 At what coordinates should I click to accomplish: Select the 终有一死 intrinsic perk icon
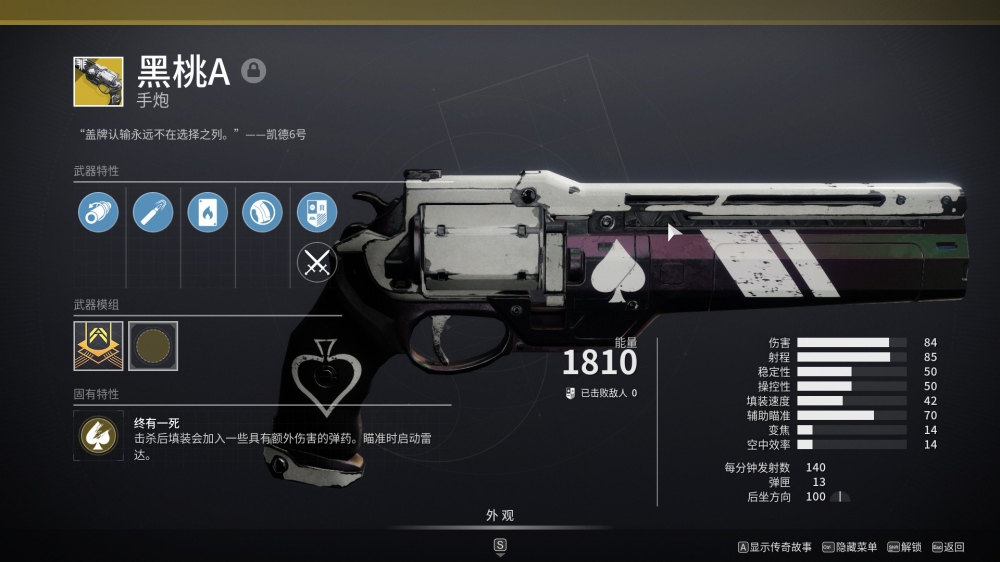coord(98,435)
